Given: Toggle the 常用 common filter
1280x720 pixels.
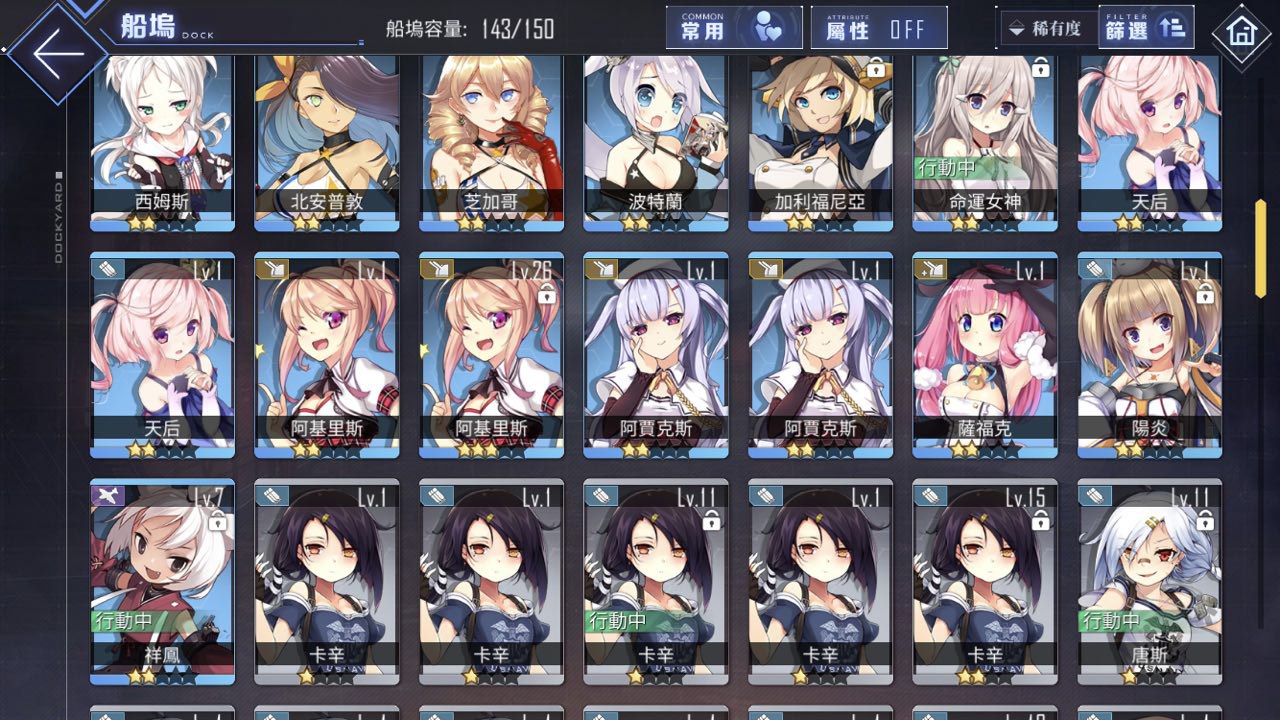Looking at the screenshot, I should pyautogui.click(x=734, y=28).
